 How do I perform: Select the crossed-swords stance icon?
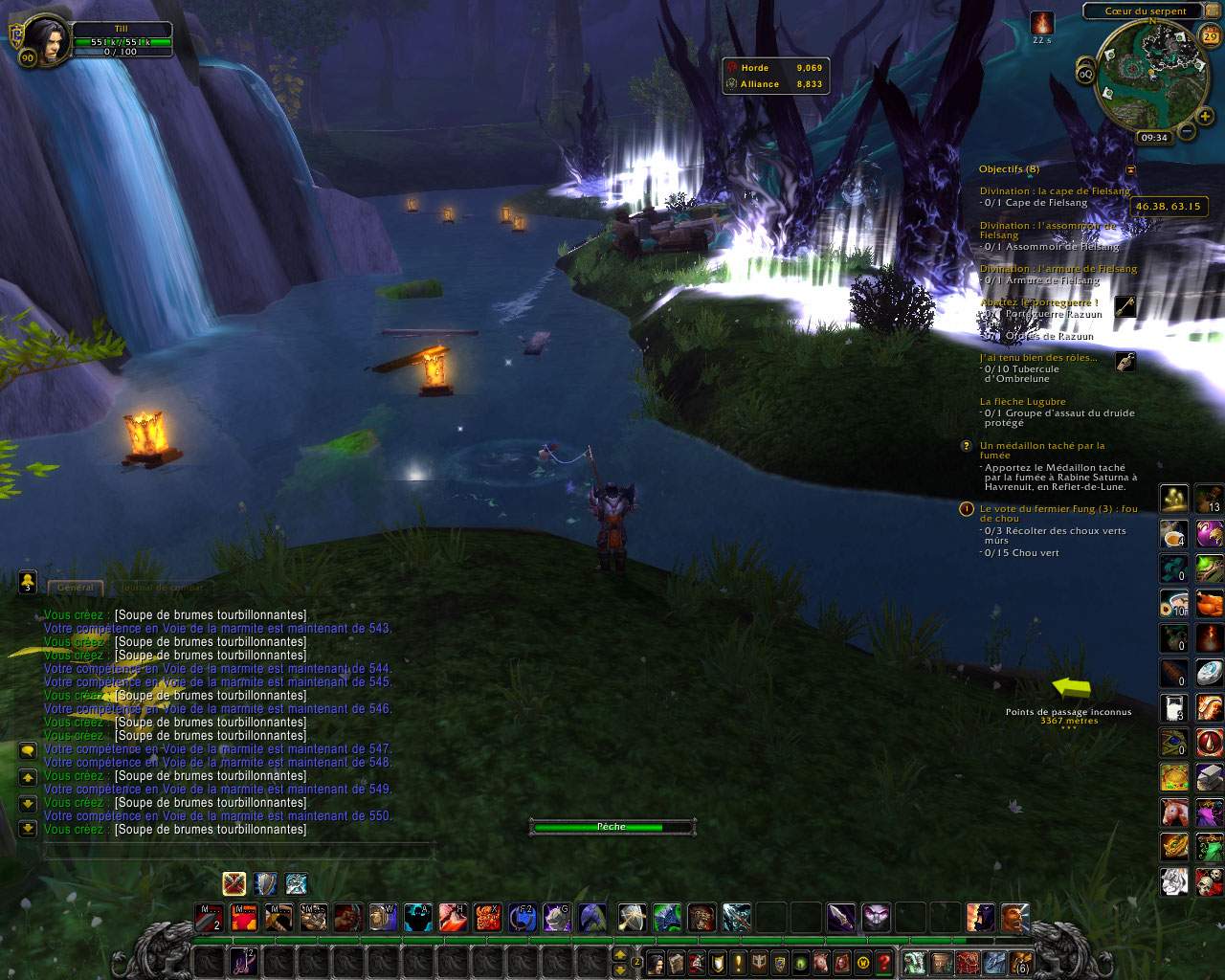coord(234,883)
